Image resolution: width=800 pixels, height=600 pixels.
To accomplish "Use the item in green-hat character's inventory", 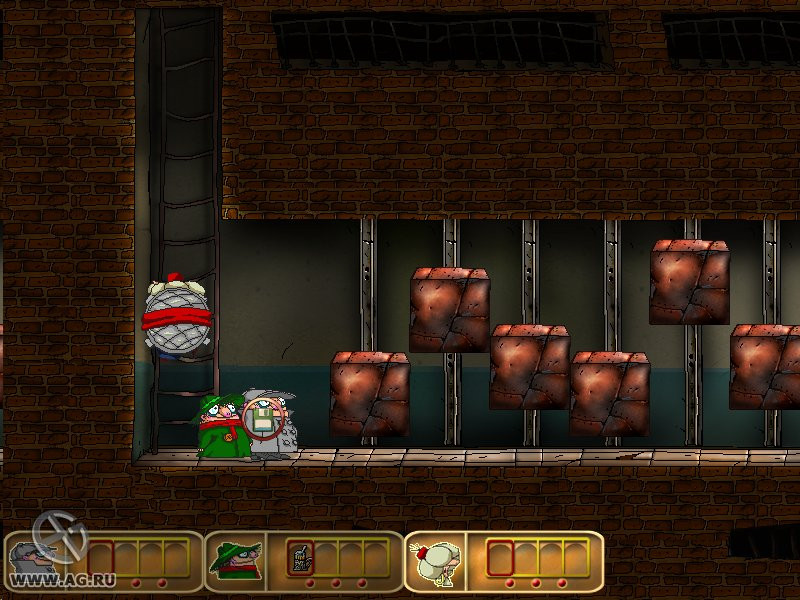I will (299, 558).
